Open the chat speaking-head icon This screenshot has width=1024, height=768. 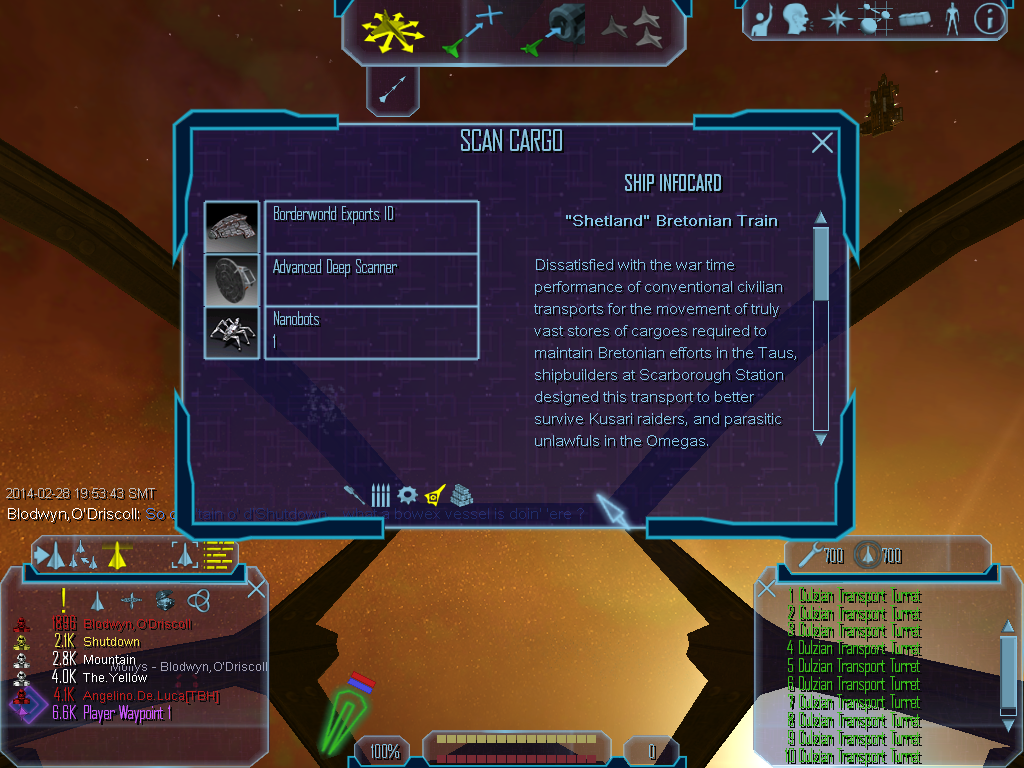click(796, 19)
